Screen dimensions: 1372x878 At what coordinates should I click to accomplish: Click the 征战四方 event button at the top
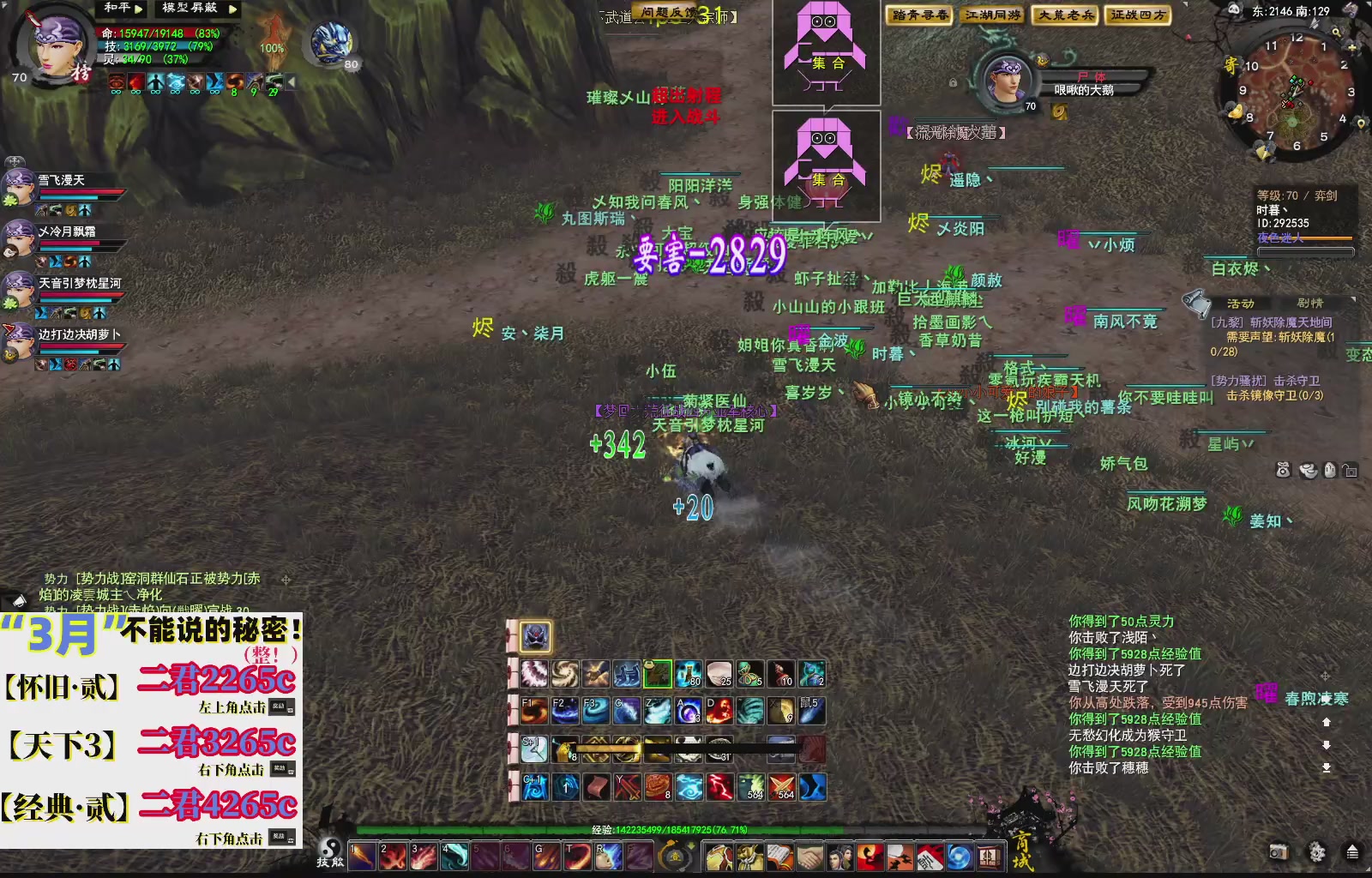[1140, 15]
